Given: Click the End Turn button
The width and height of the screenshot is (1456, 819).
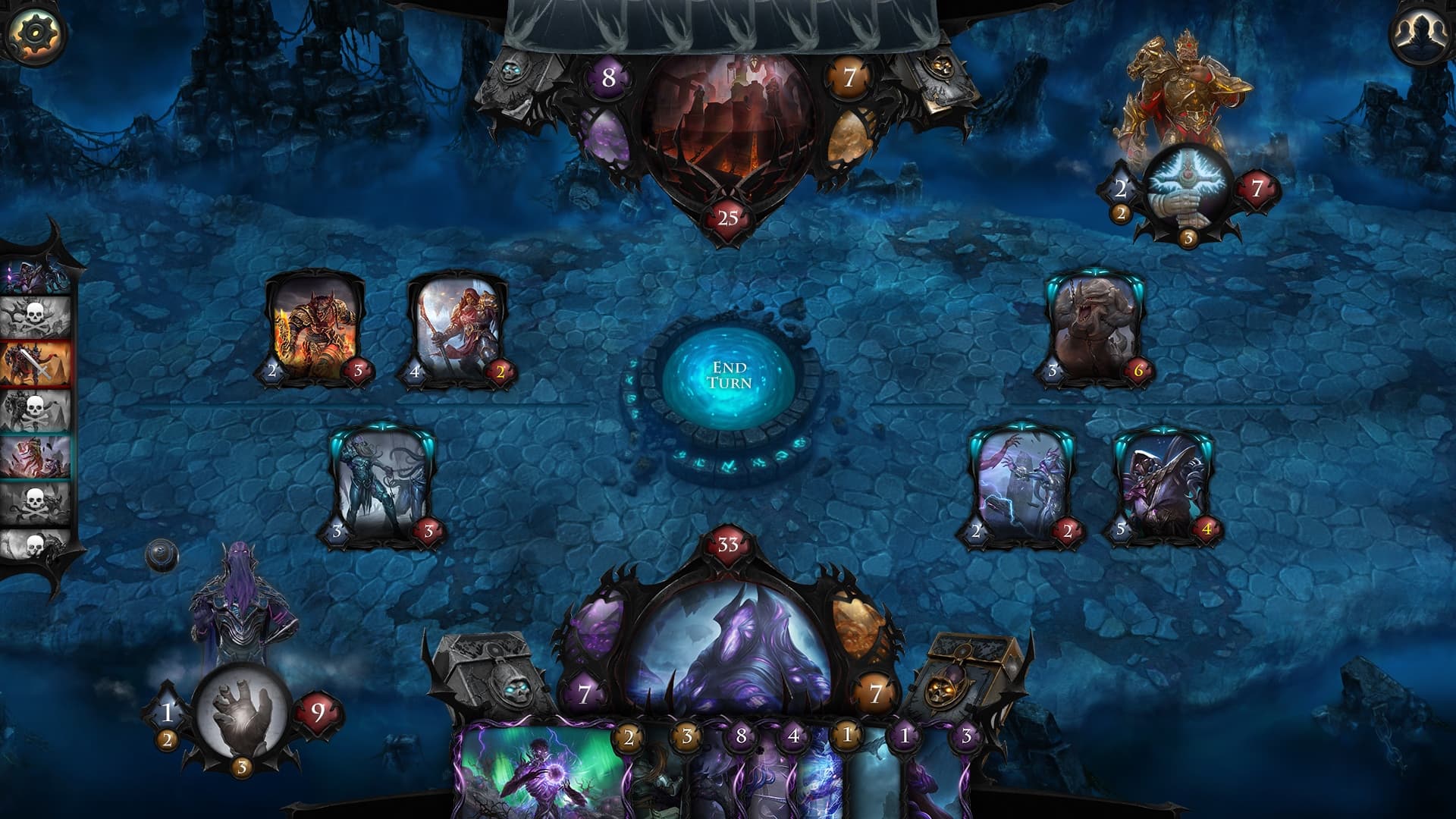Looking at the screenshot, I should coord(729,376).
